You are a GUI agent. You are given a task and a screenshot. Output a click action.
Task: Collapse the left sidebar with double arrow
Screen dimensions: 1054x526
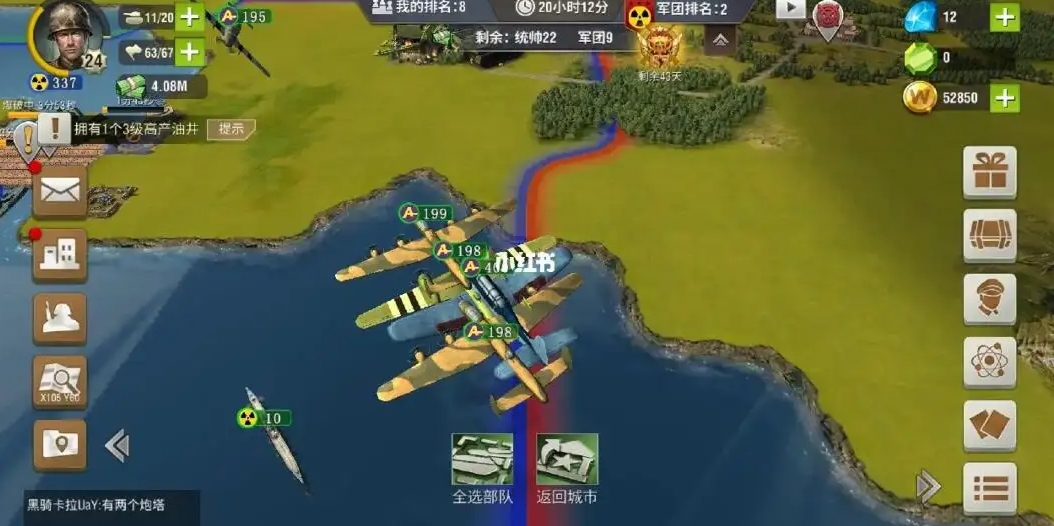[117, 444]
